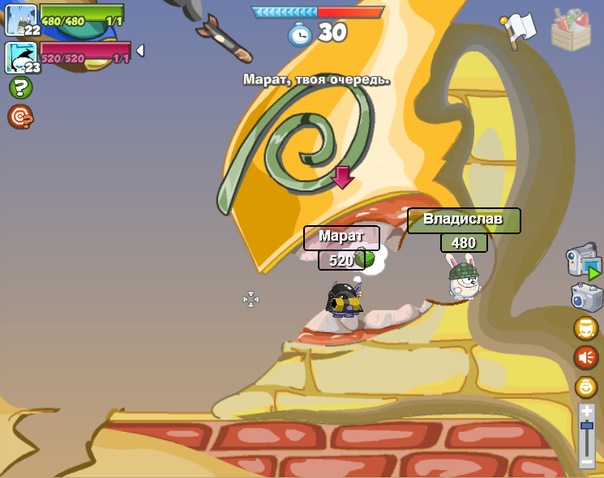Click the orange target hint button
Image resolution: width=604 pixels, height=478 pixels.
click(x=20, y=117)
